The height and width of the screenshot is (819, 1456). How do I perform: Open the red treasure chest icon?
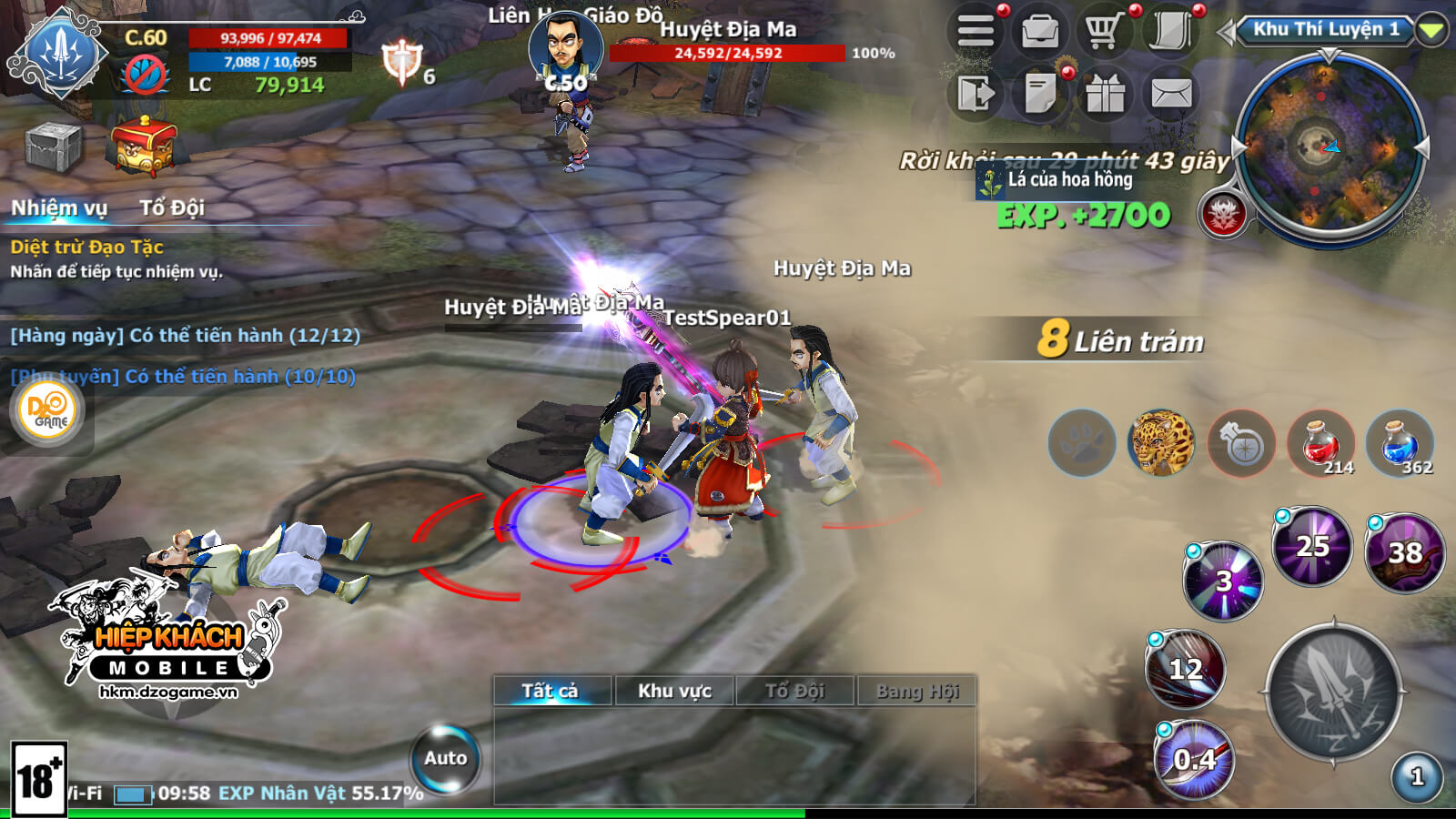[x=143, y=146]
